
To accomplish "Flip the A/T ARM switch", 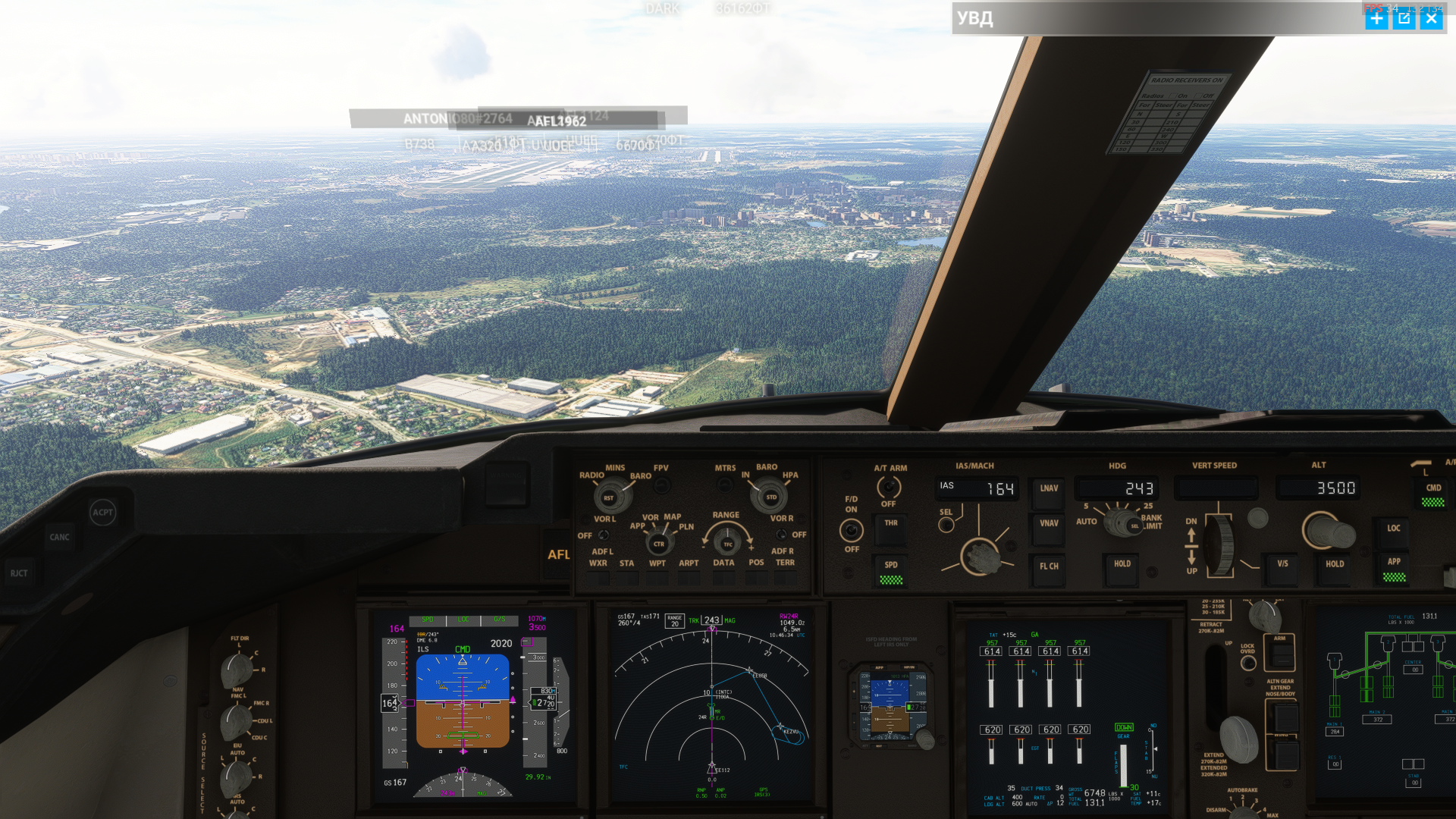I will pyautogui.click(x=888, y=488).
